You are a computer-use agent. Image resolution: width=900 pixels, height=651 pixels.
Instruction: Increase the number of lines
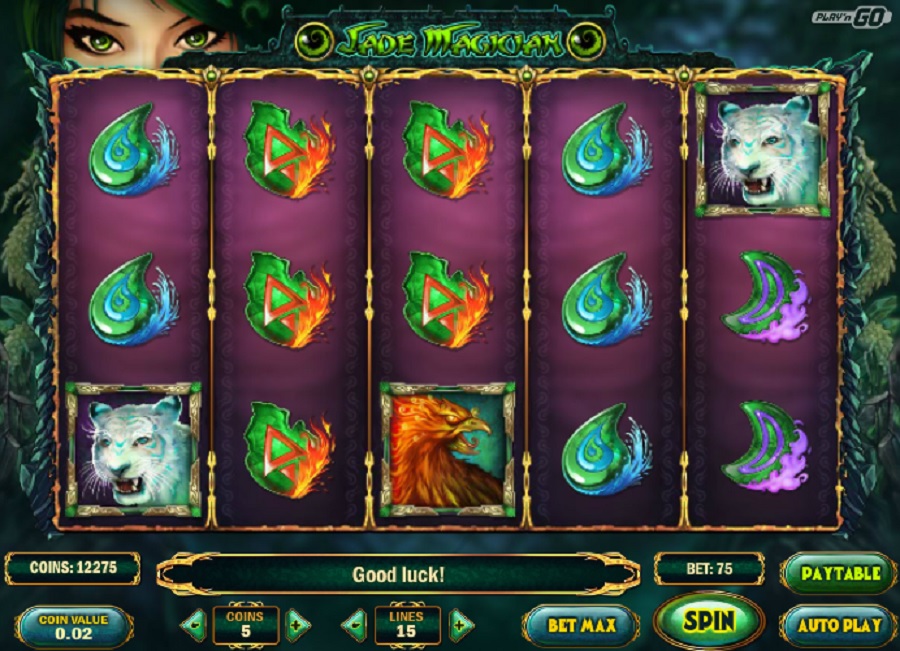click(459, 626)
